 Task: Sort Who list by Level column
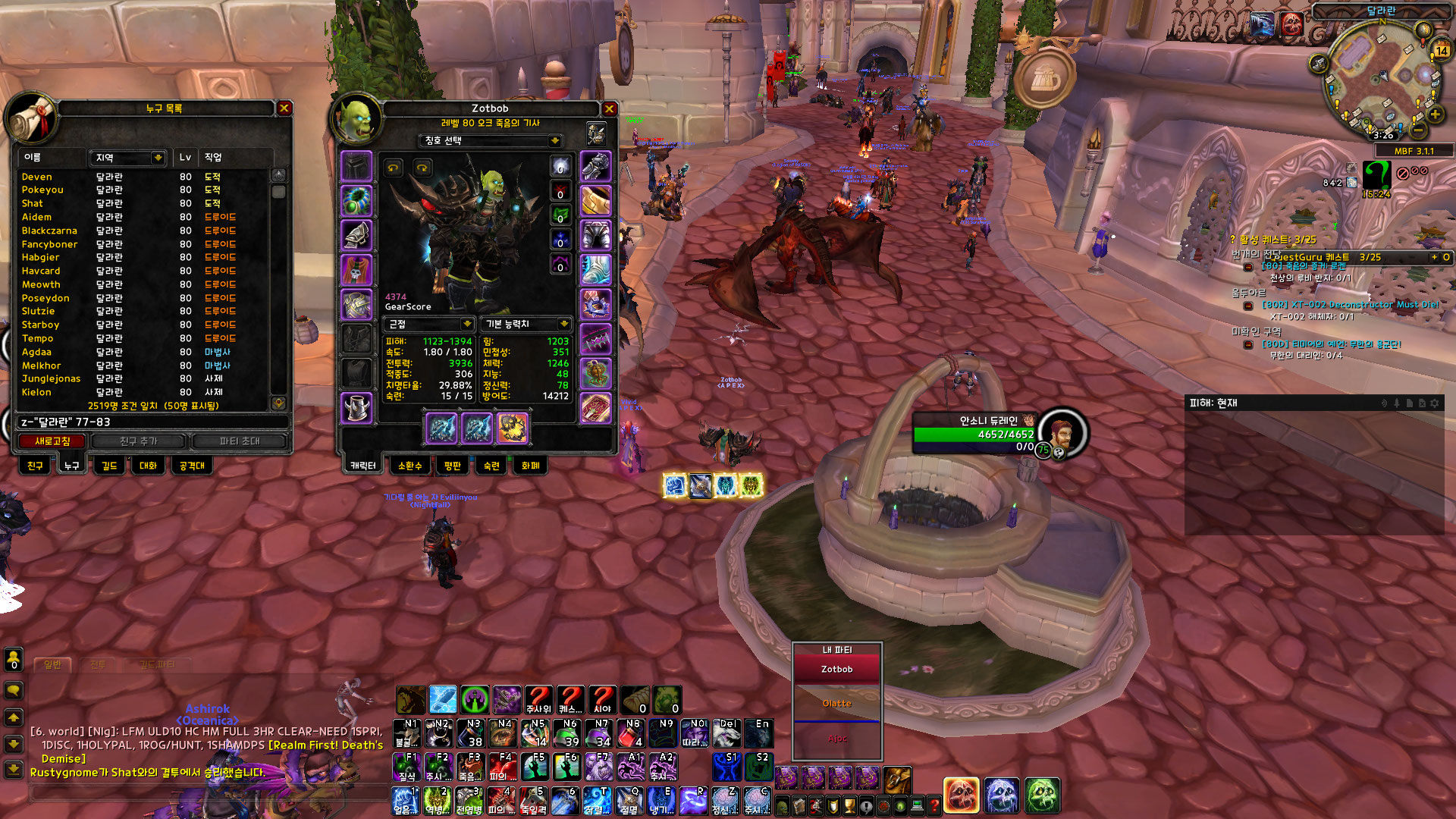[185, 158]
